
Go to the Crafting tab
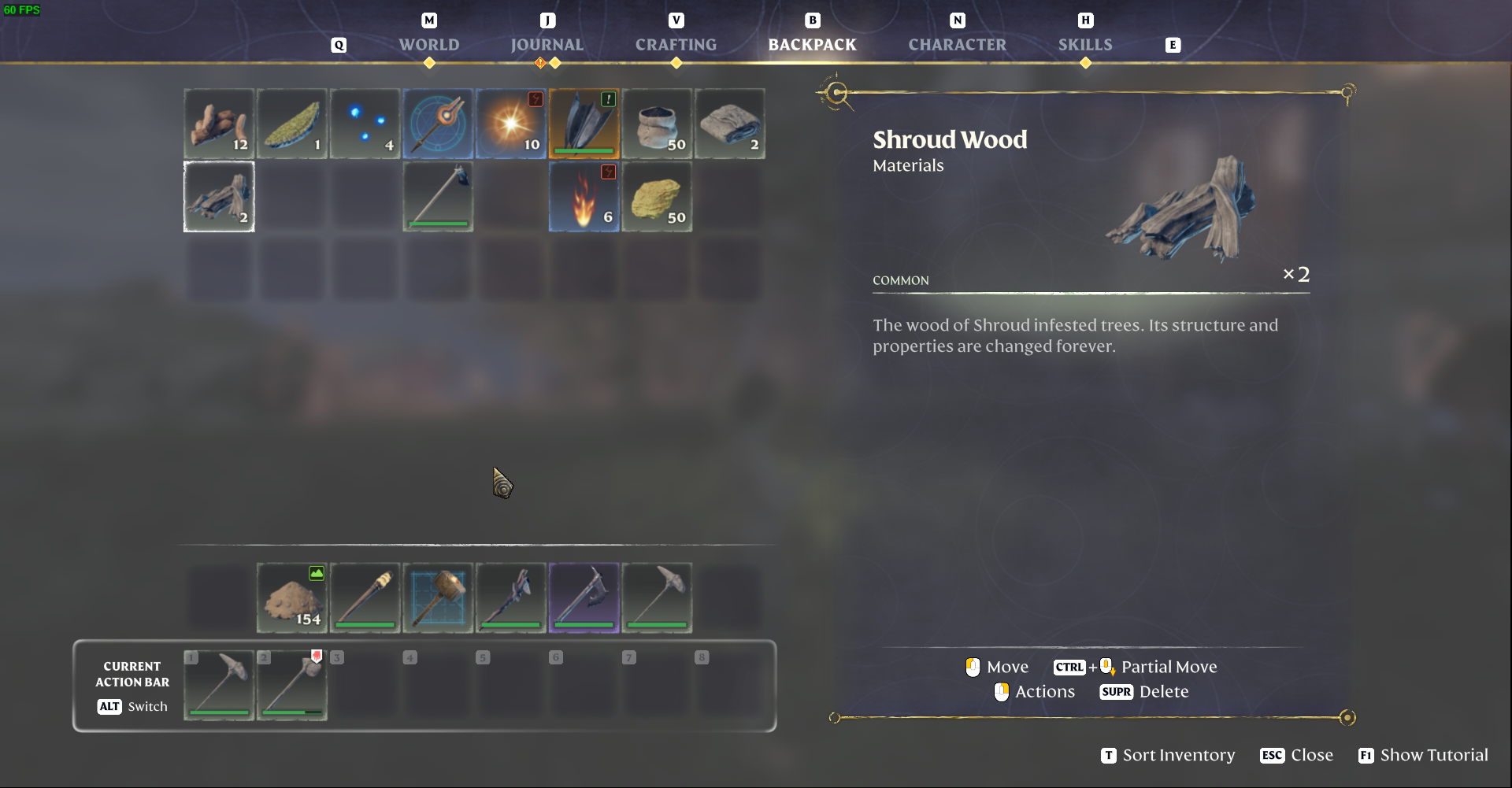pos(676,45)
